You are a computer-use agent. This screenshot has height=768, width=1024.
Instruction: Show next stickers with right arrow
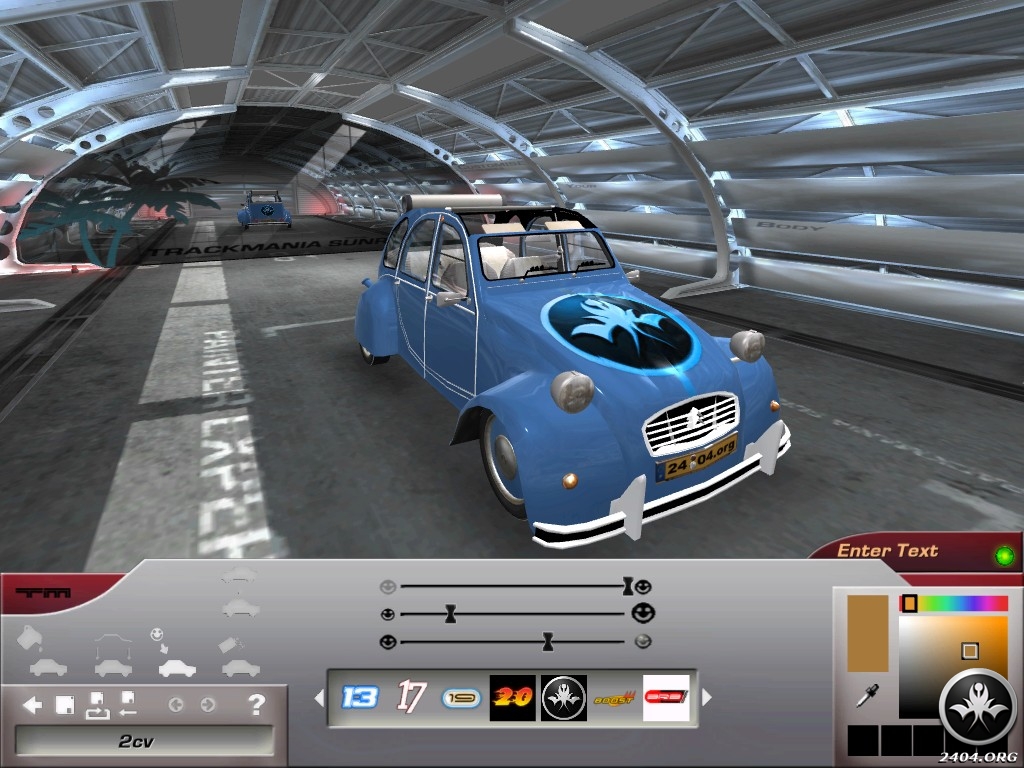[707, 697]
